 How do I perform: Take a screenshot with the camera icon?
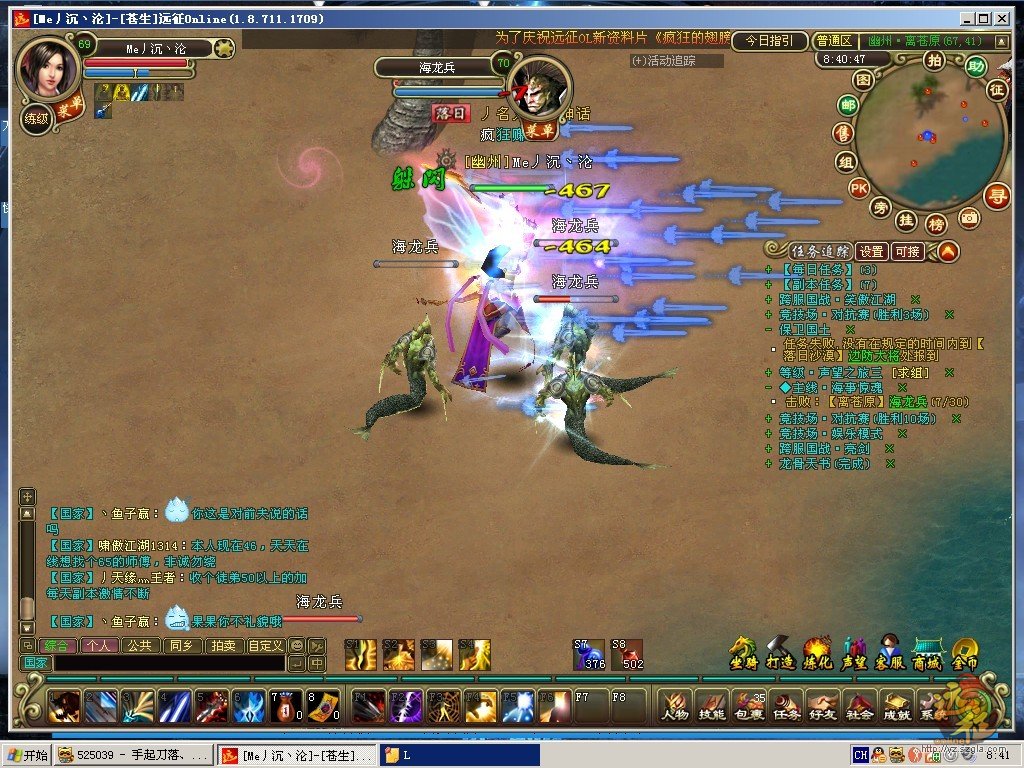tap(968, 217)
